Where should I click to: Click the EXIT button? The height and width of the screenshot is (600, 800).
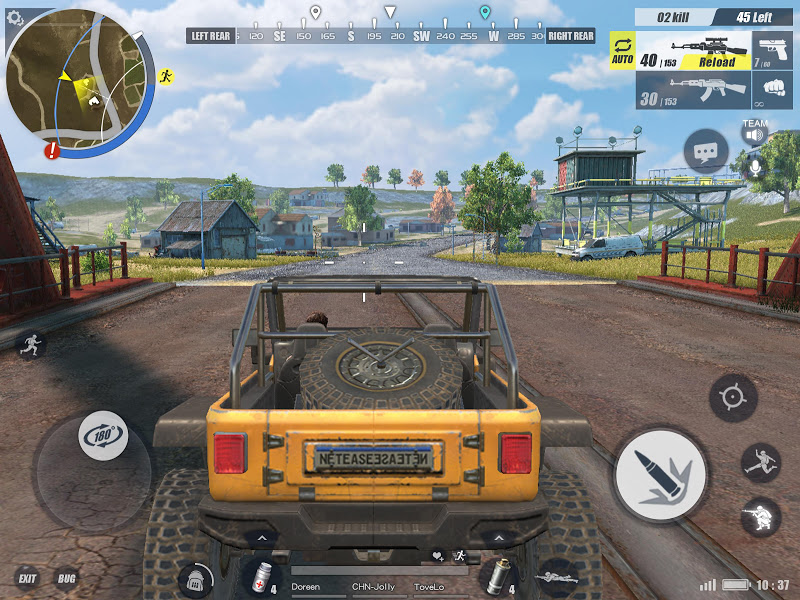coord(27,578)
